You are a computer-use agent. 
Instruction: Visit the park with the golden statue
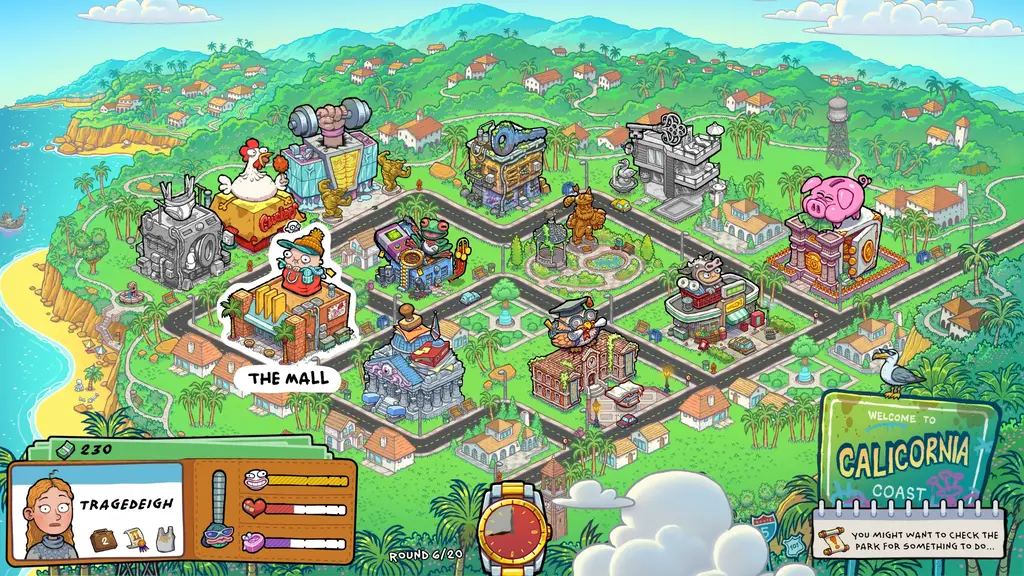tap(580, 245)
